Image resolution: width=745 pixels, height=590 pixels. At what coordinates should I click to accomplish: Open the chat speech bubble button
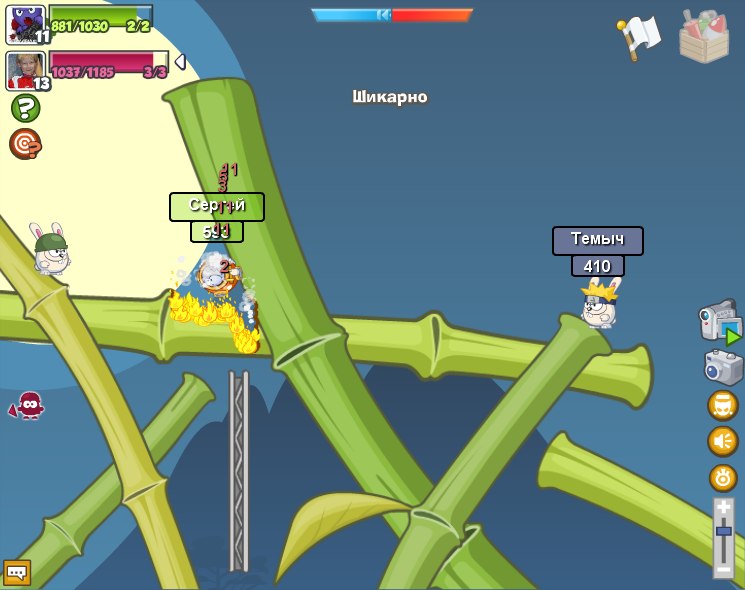[x=17, y=572]
